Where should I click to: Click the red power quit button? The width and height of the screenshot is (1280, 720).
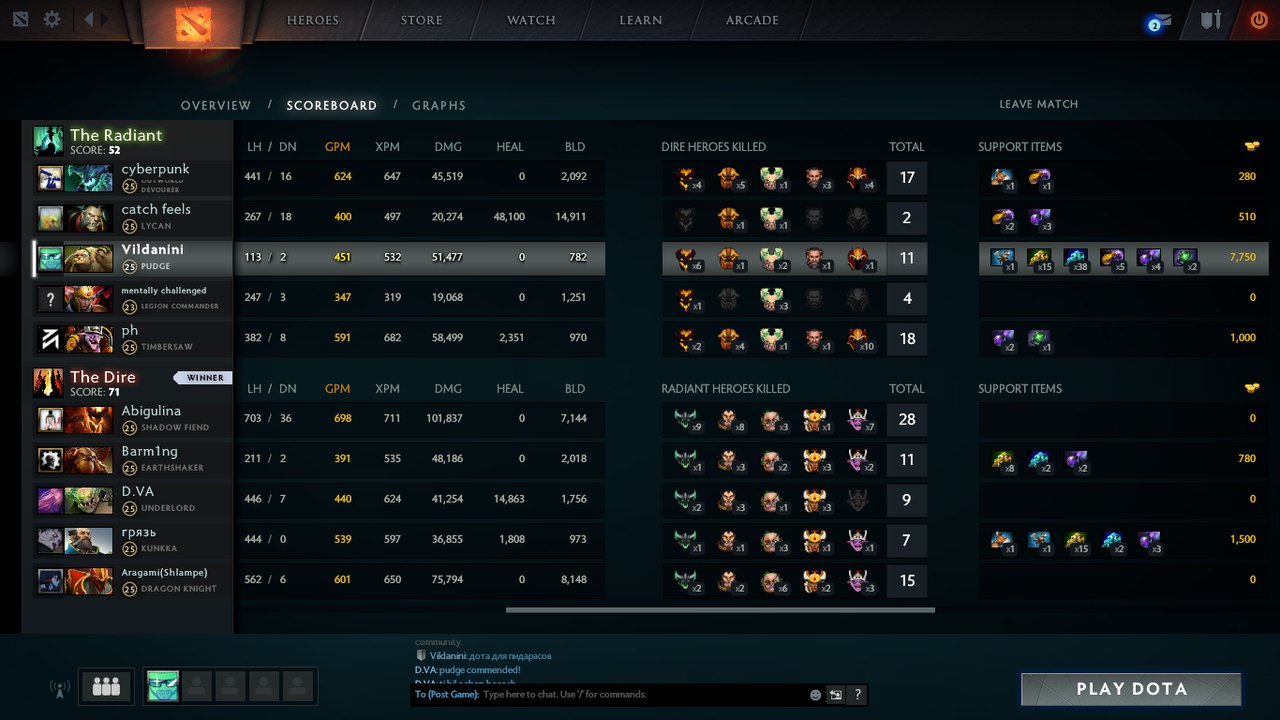(1258, 20)
